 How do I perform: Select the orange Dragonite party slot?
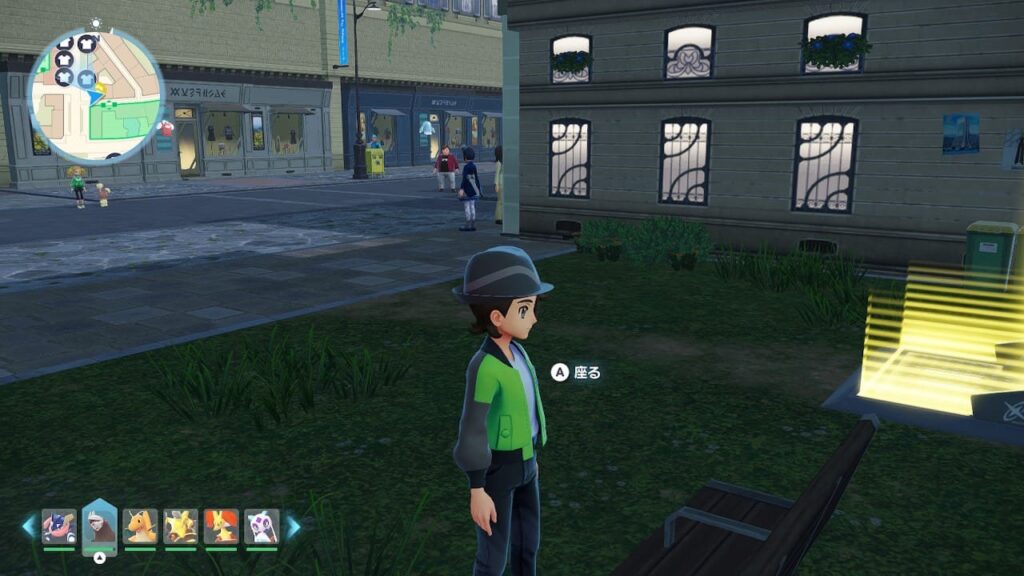140,526
